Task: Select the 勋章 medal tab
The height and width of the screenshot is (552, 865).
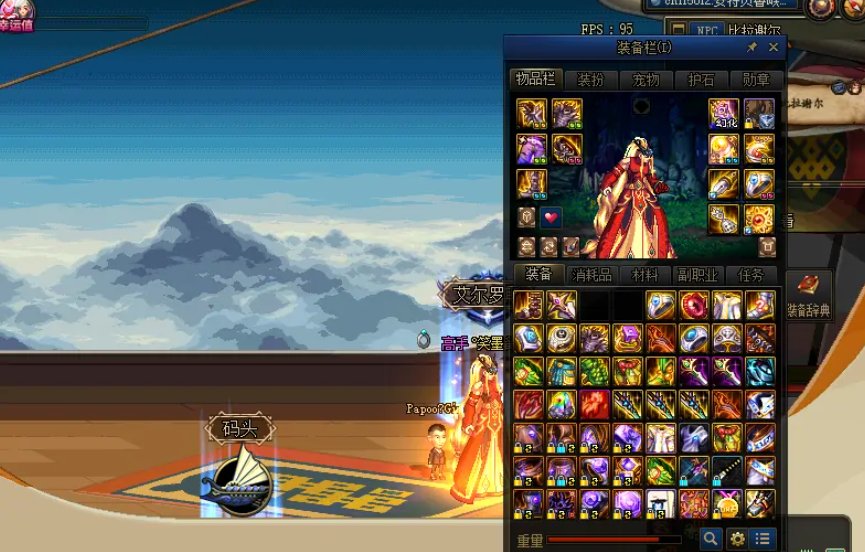Action: [x=756, y=79]
